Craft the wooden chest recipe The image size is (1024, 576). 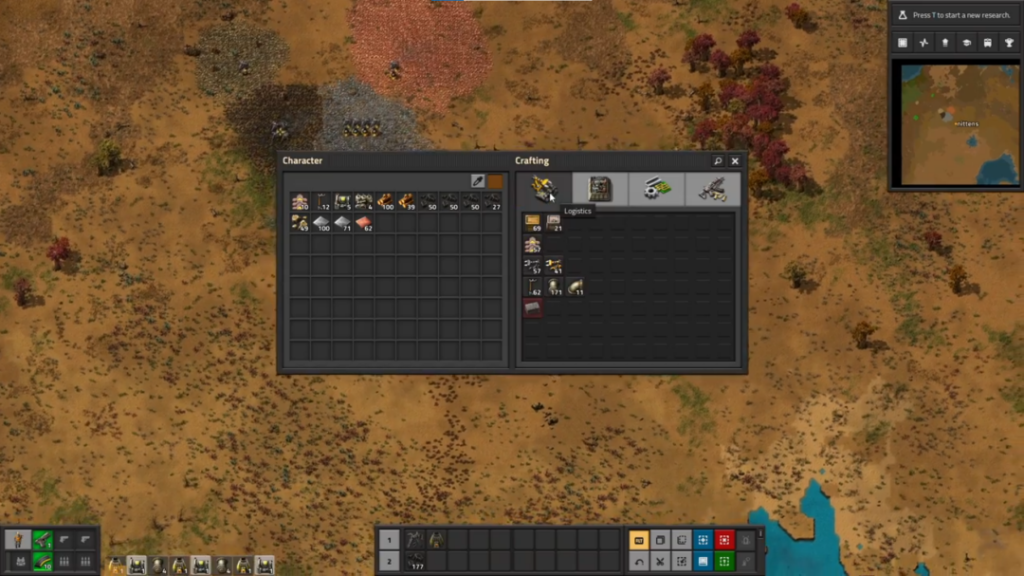tap(532, 222)
